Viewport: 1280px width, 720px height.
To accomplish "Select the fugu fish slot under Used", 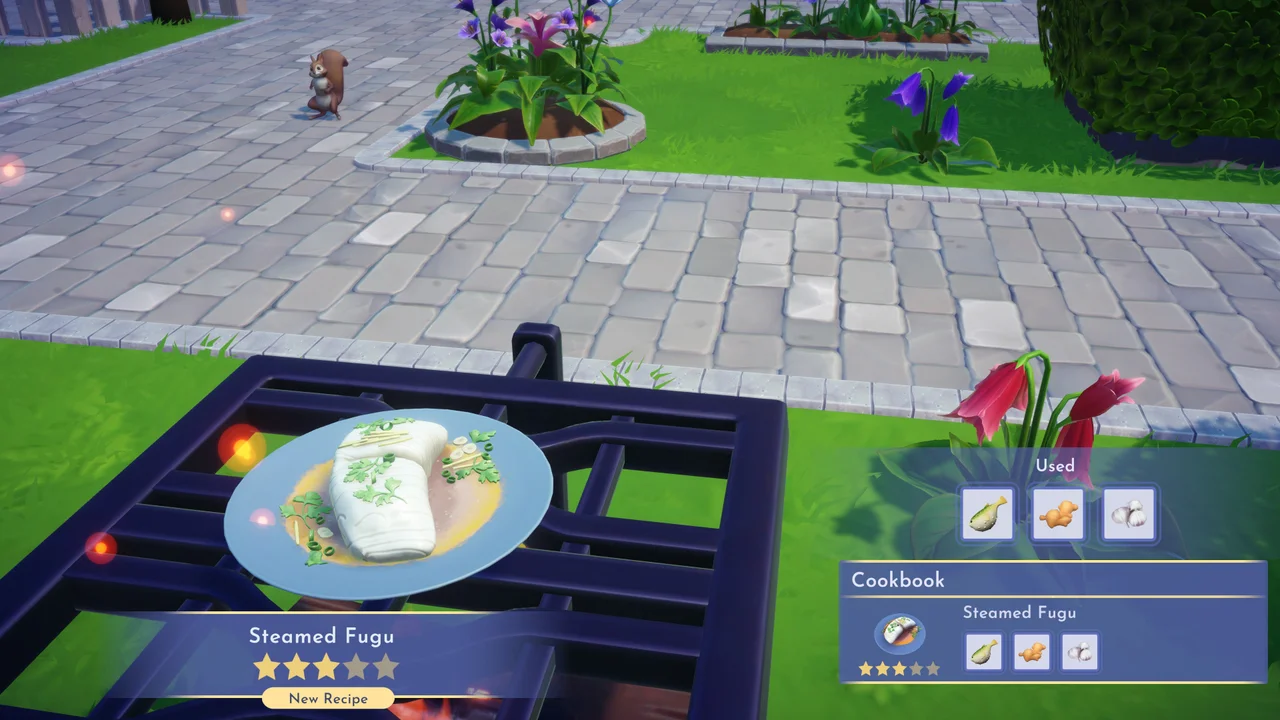I will click(988, 515).
